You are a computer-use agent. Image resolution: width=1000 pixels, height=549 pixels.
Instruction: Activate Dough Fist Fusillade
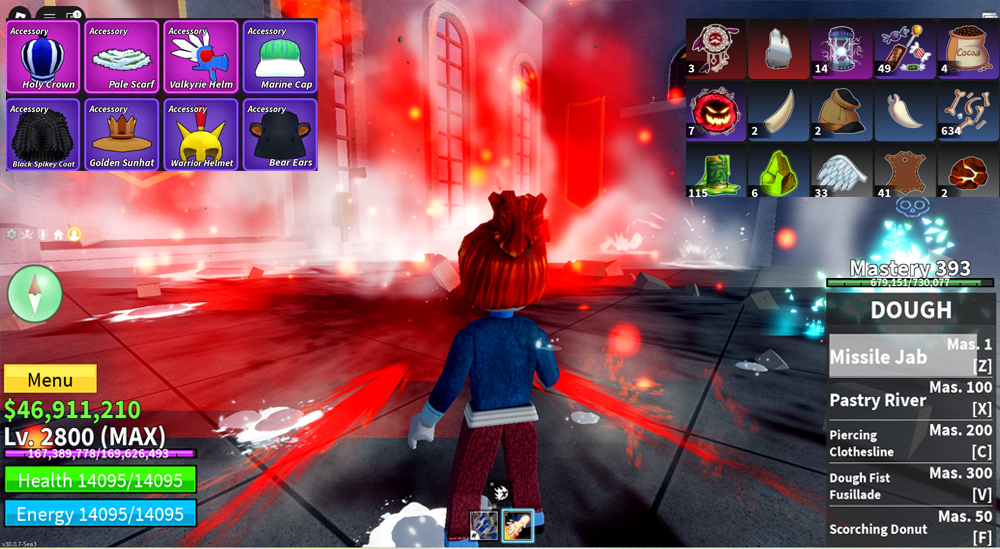pos(910,484)
